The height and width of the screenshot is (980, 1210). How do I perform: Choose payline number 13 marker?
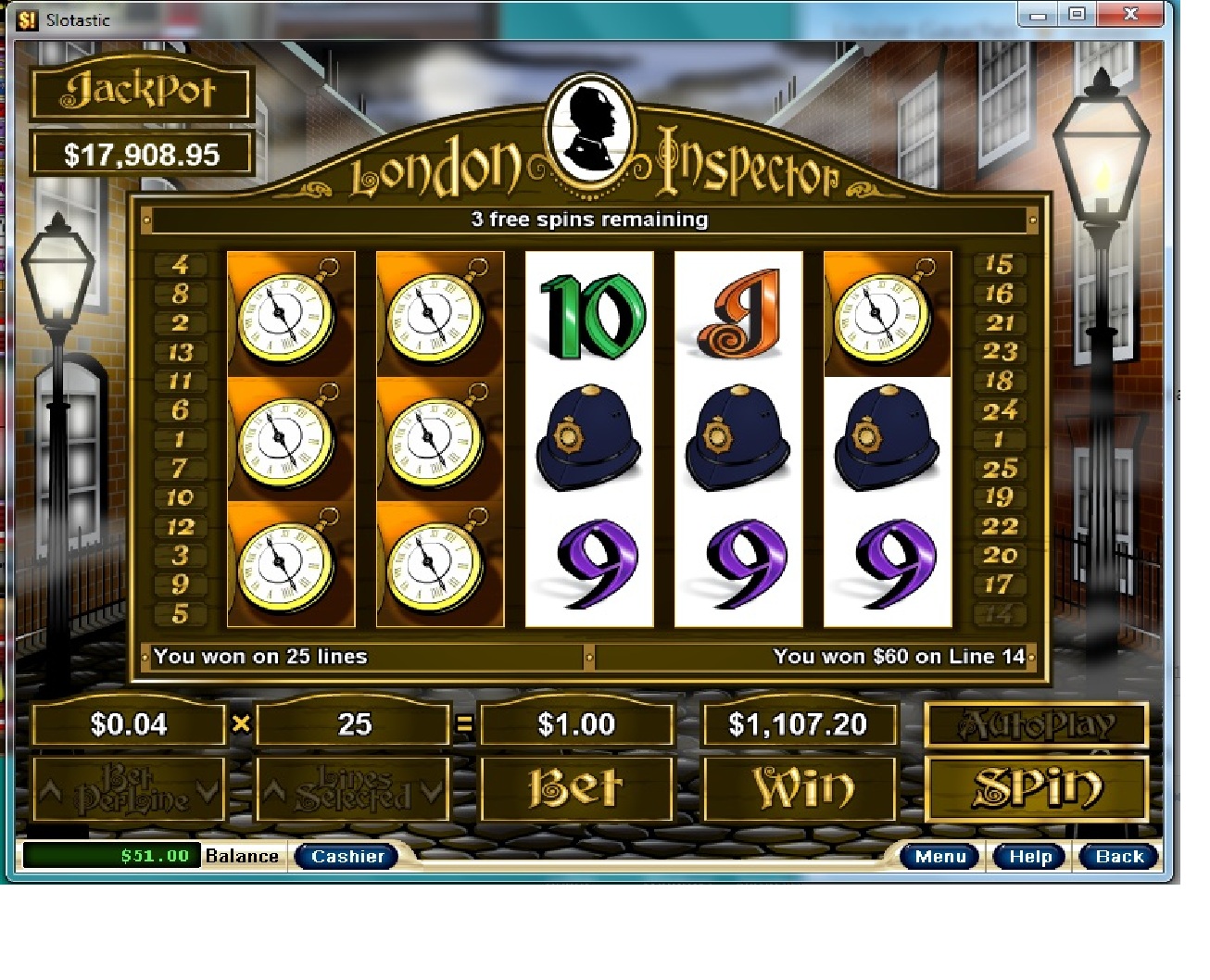point(180,352)
